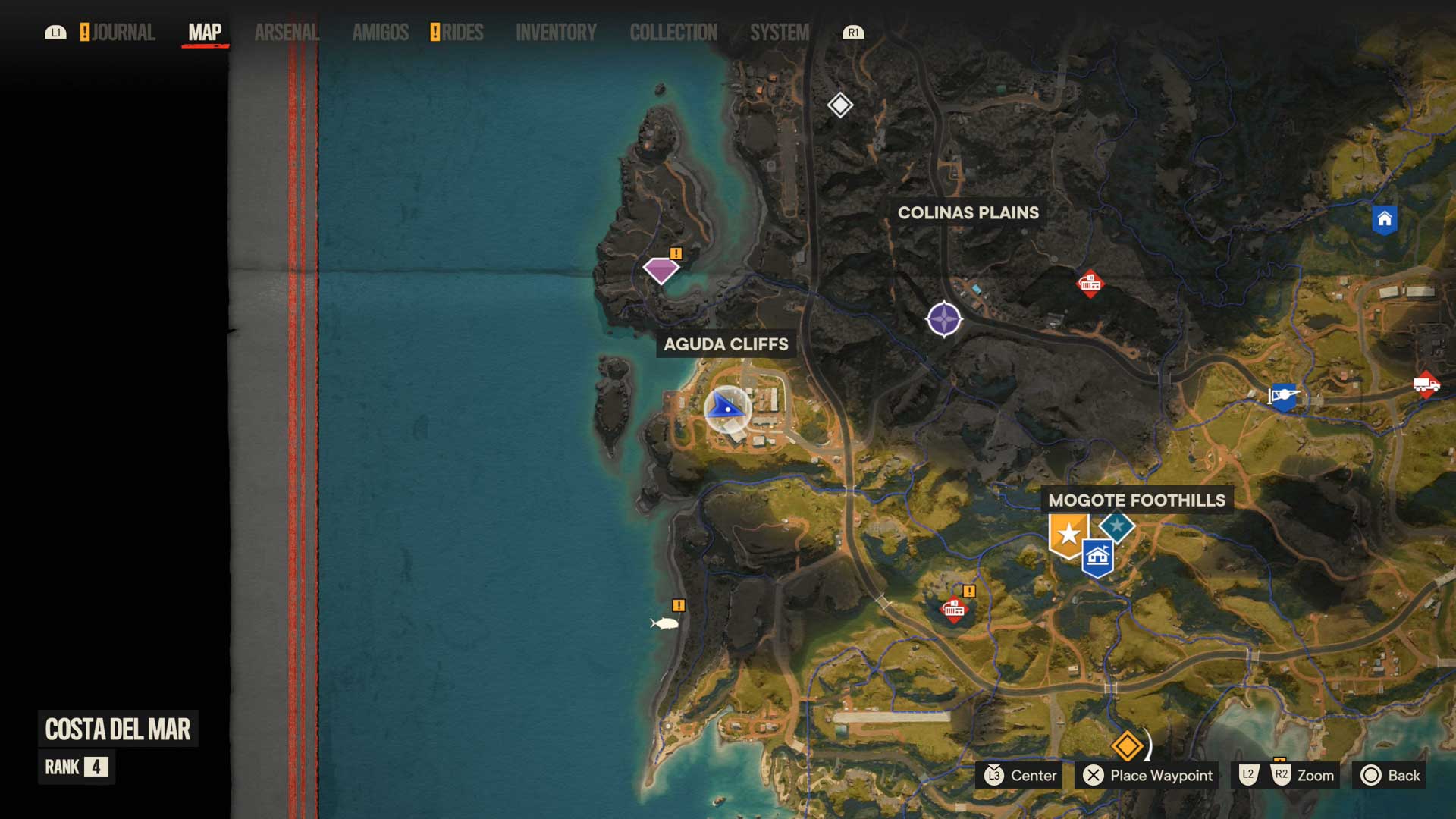Show the Collection tab
Viewport: 1456px width, 819px height.
pyautogui.click(x=673, y=33)
